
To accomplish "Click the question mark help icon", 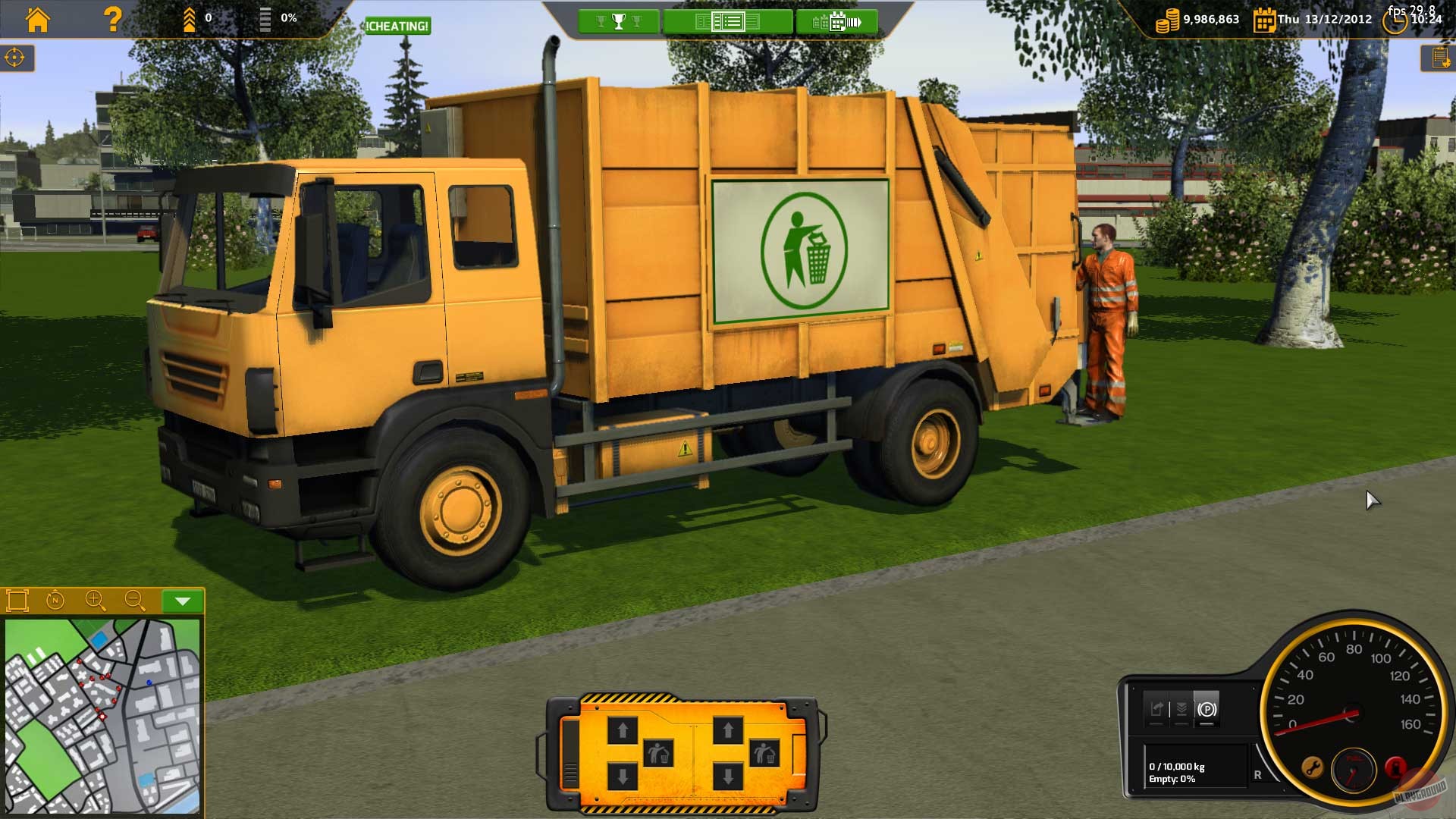I will pyautogui.click(x=112, y=20).
